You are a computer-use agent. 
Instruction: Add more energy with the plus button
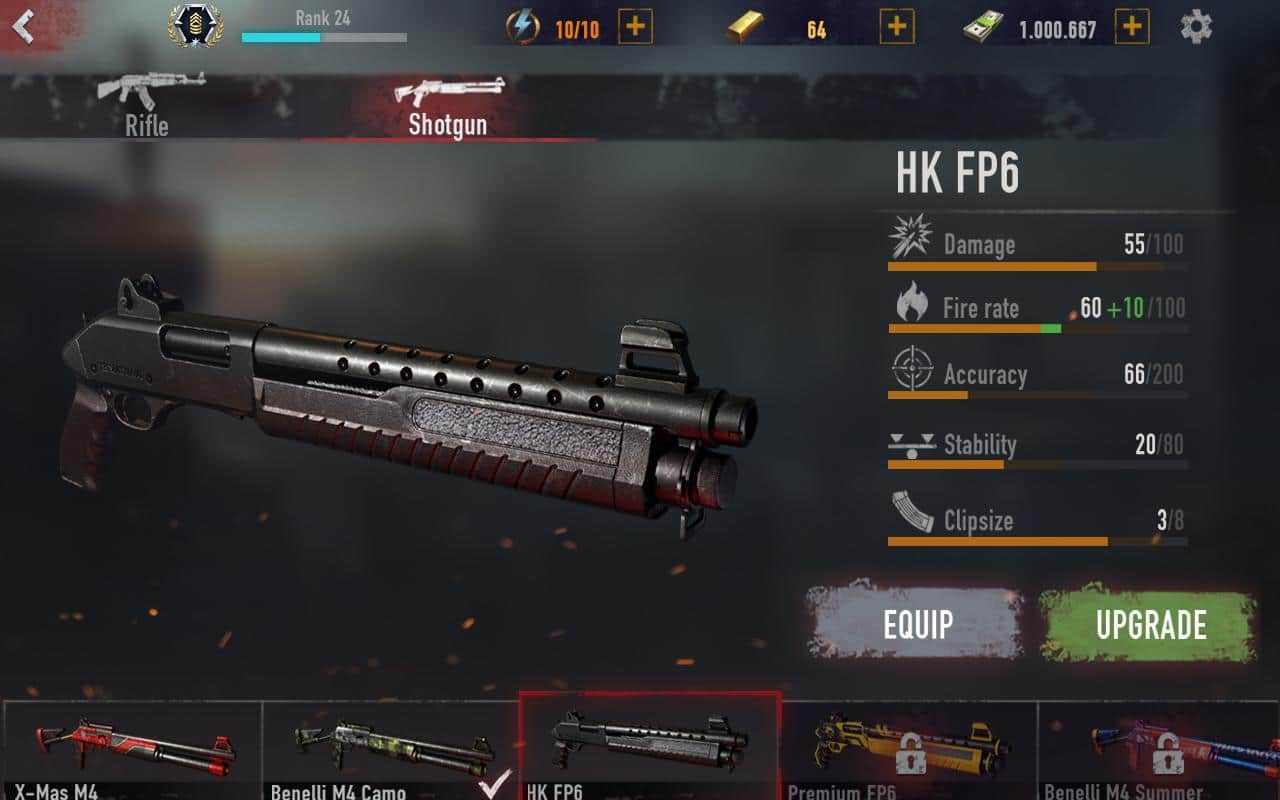(635, 27)
